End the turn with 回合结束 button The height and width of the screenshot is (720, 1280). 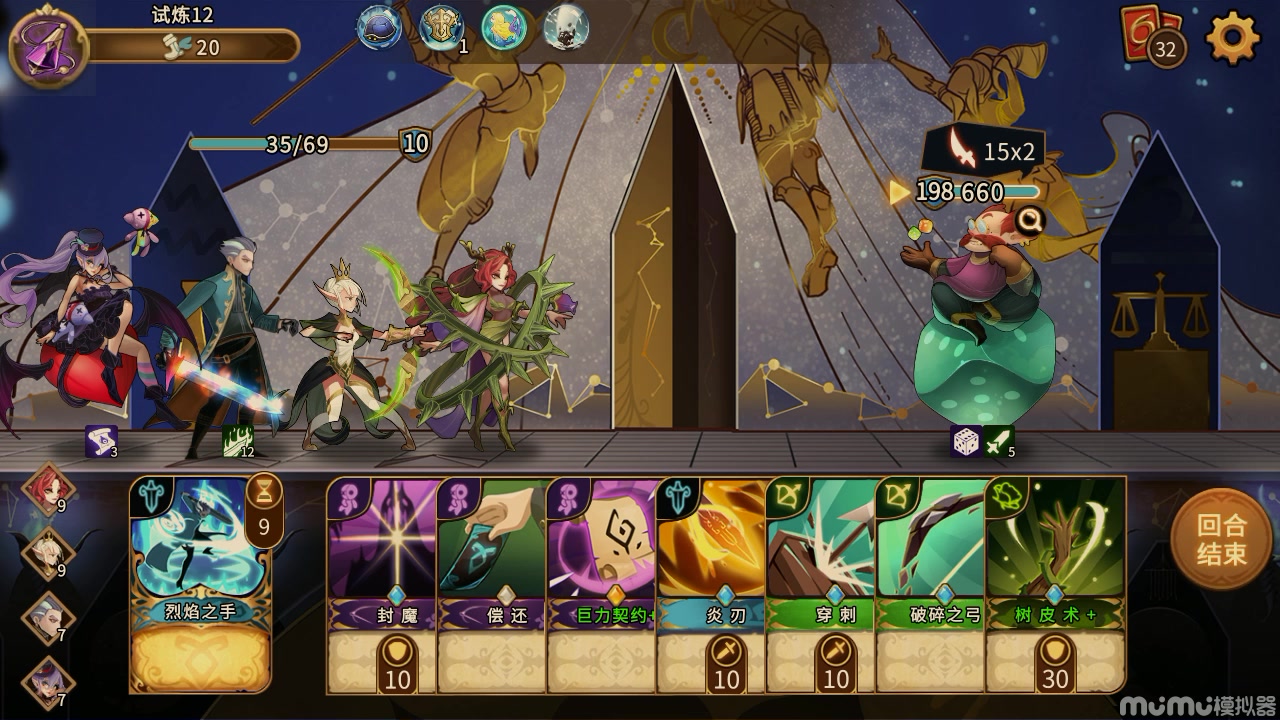1221,539
